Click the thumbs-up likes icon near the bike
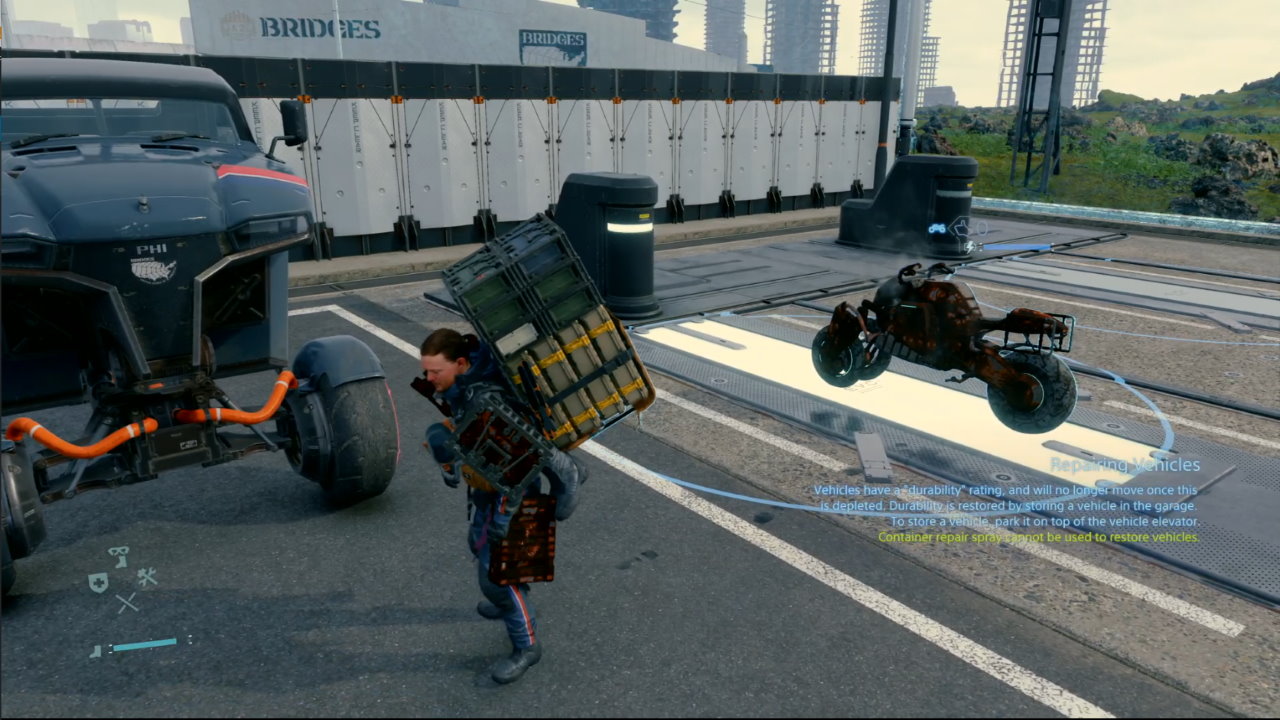The height and width of the screenshot is (720, 1280). coord(962,228)
